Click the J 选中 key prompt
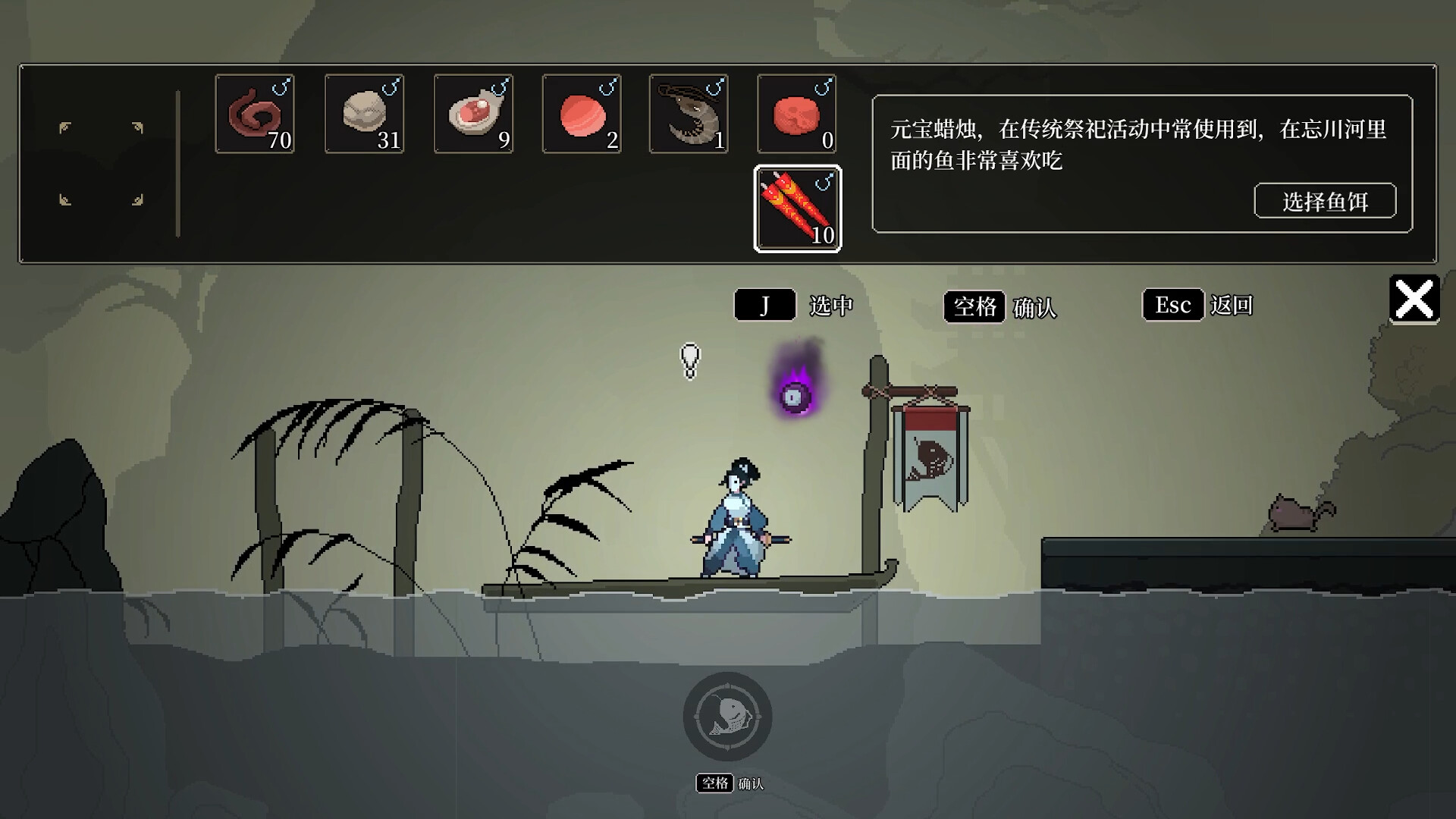This screenshot has width=1456, height=819. point(765,305)
